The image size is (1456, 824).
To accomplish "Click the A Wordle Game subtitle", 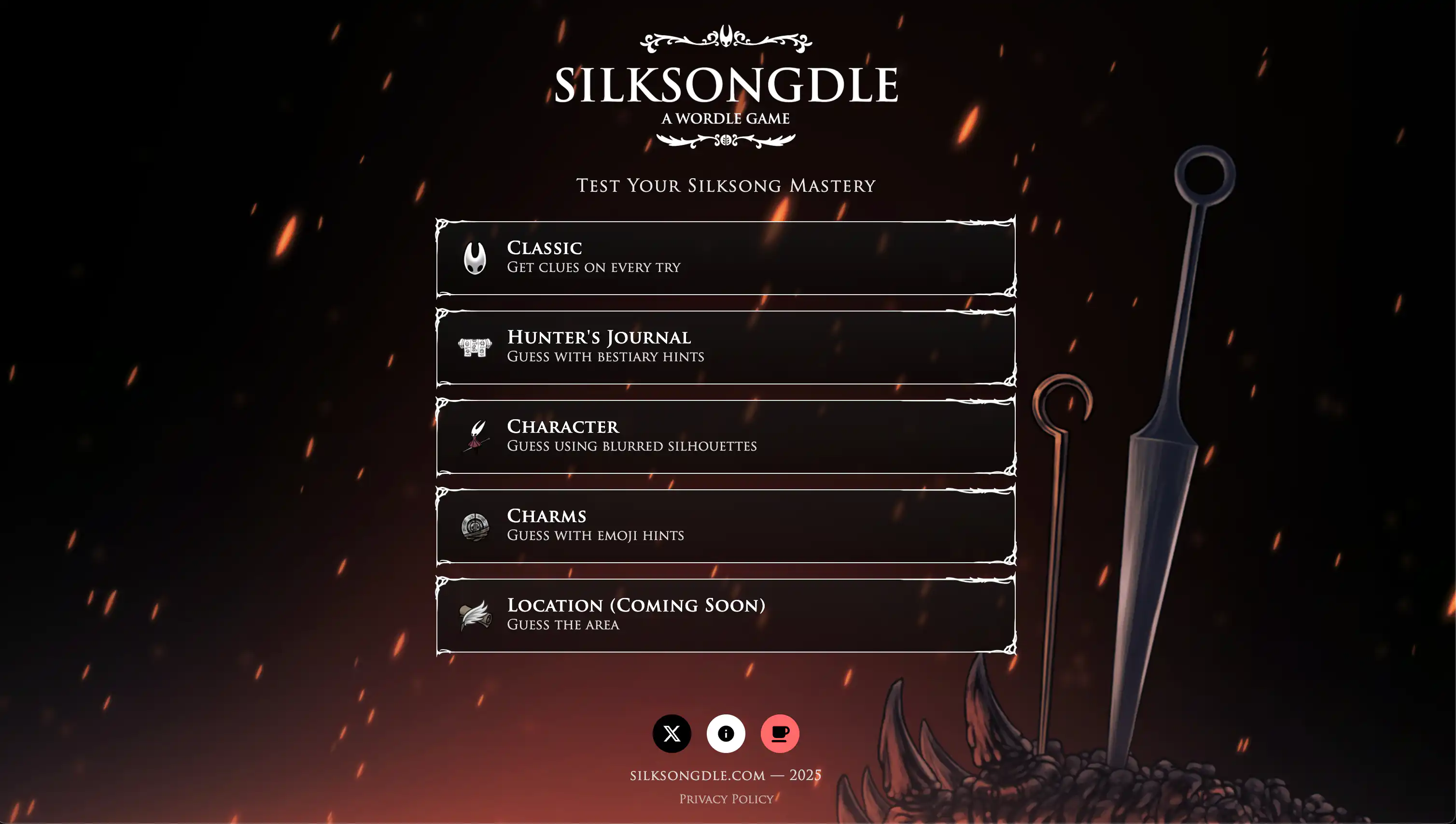I will [x=726, y=119].
